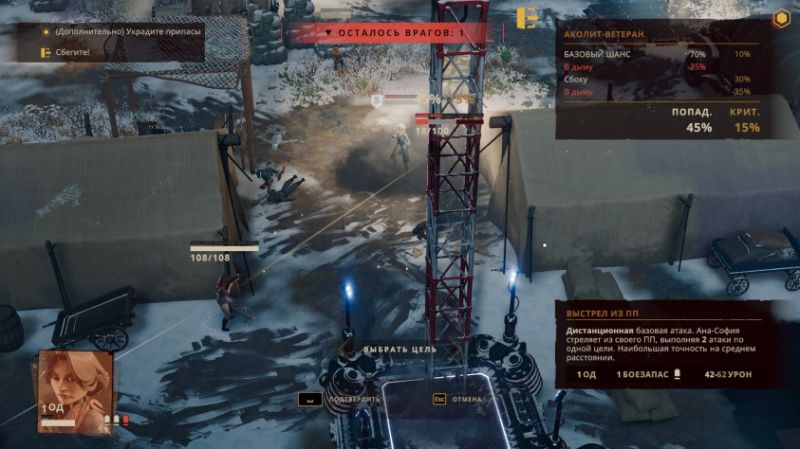Click the yellow objective marker icon
This screenshot has height=449, width=800.
click(x=527, y=19)
